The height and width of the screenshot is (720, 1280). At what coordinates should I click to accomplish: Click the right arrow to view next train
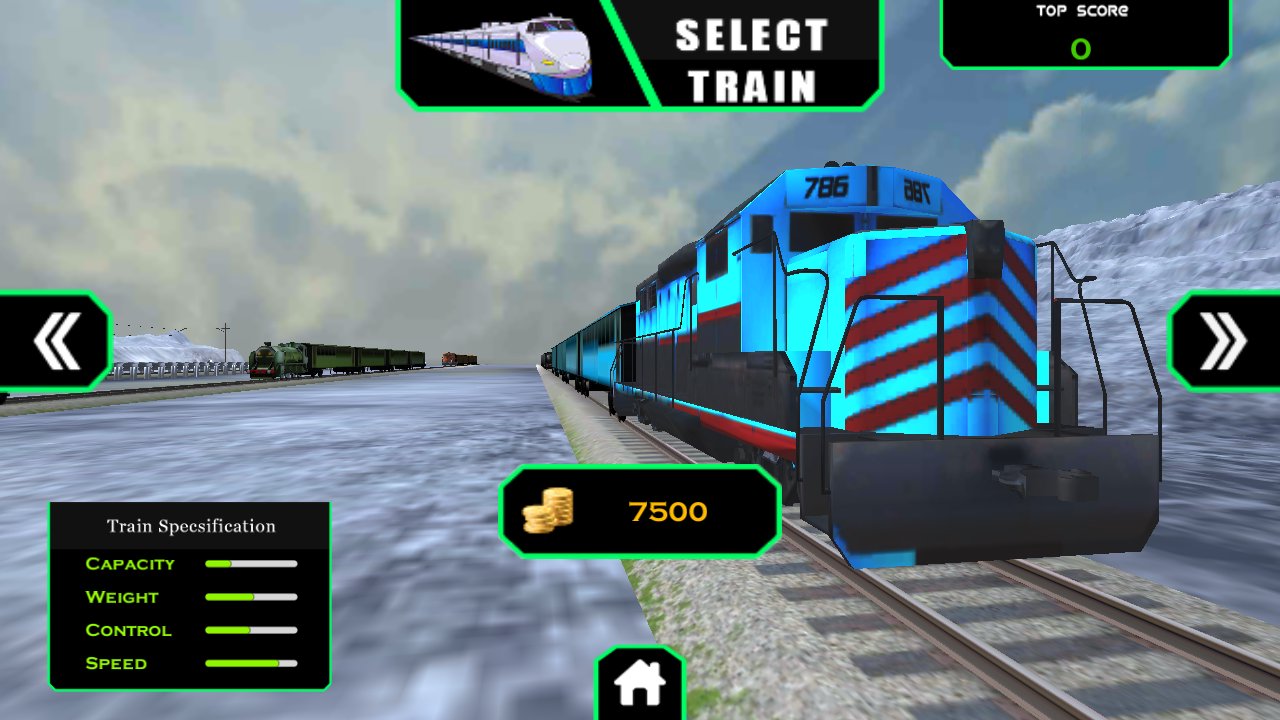1222,340
